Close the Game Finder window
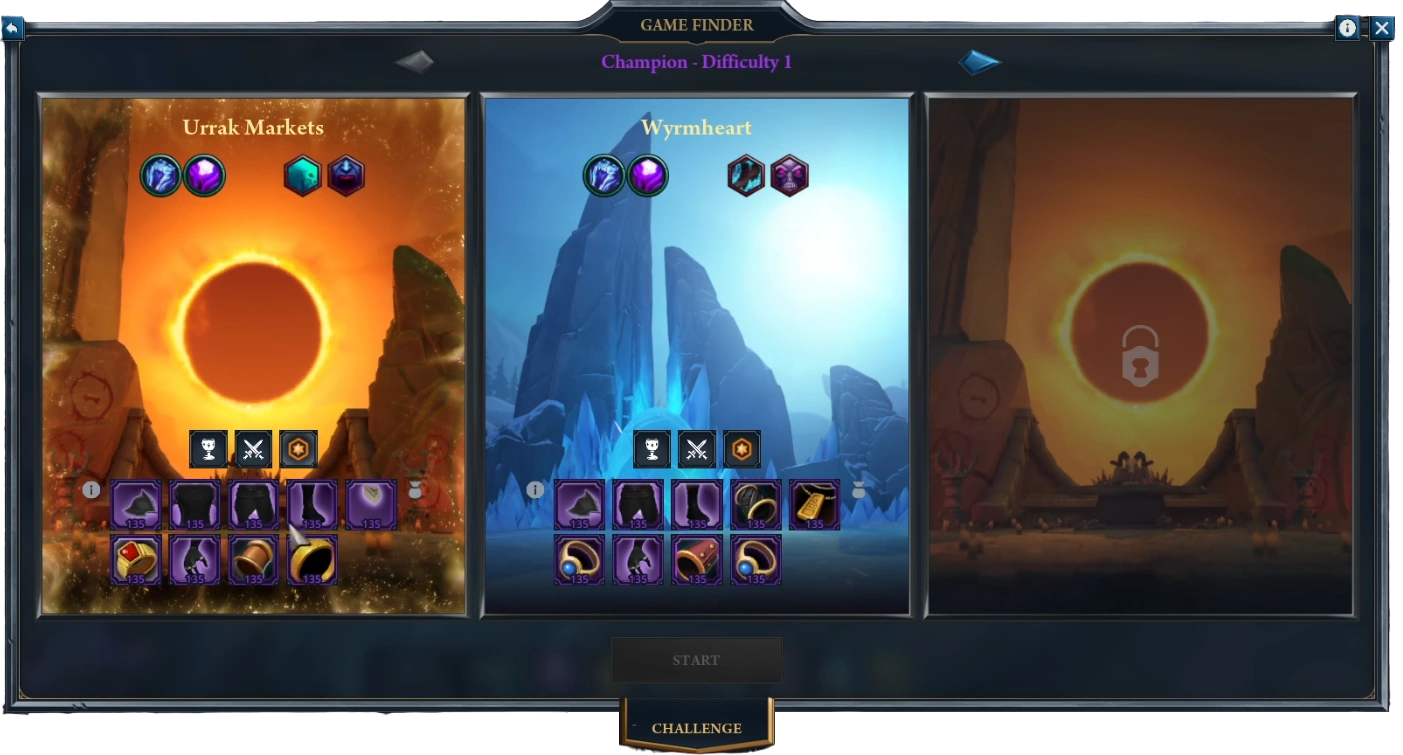 point(1381,28)
